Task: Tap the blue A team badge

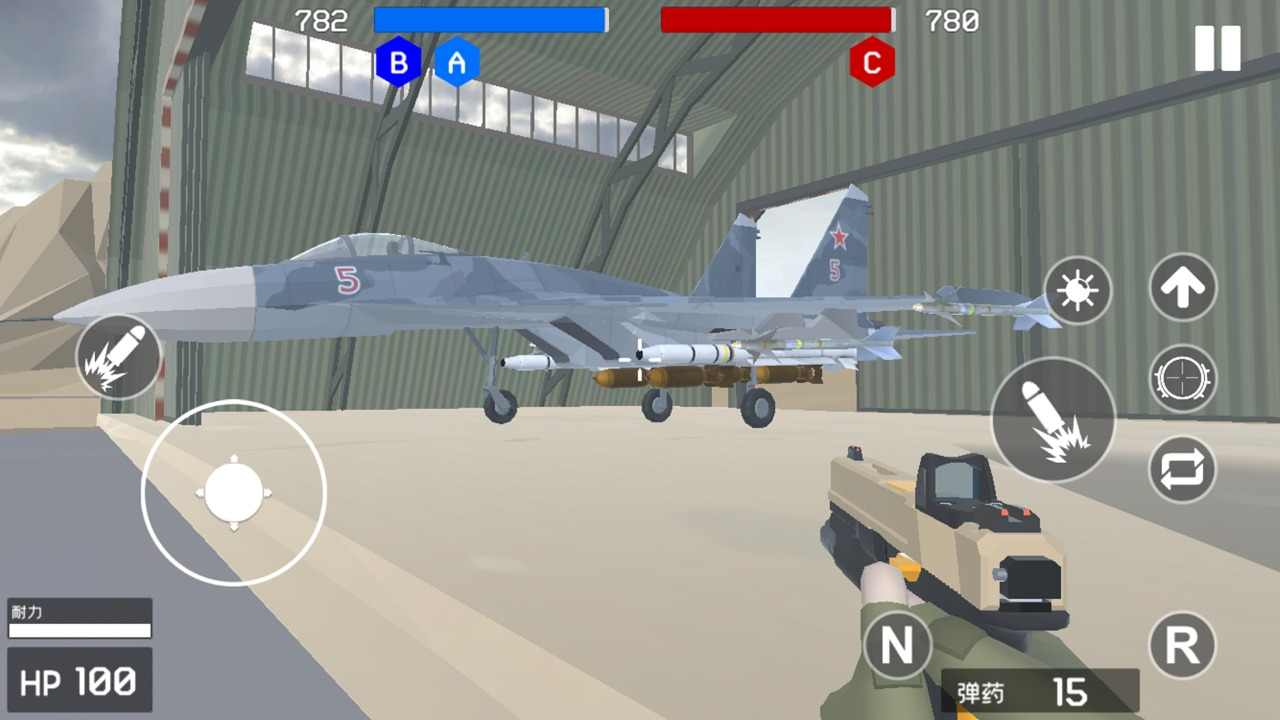Action: pyautogui.click(x=458, y=62)
